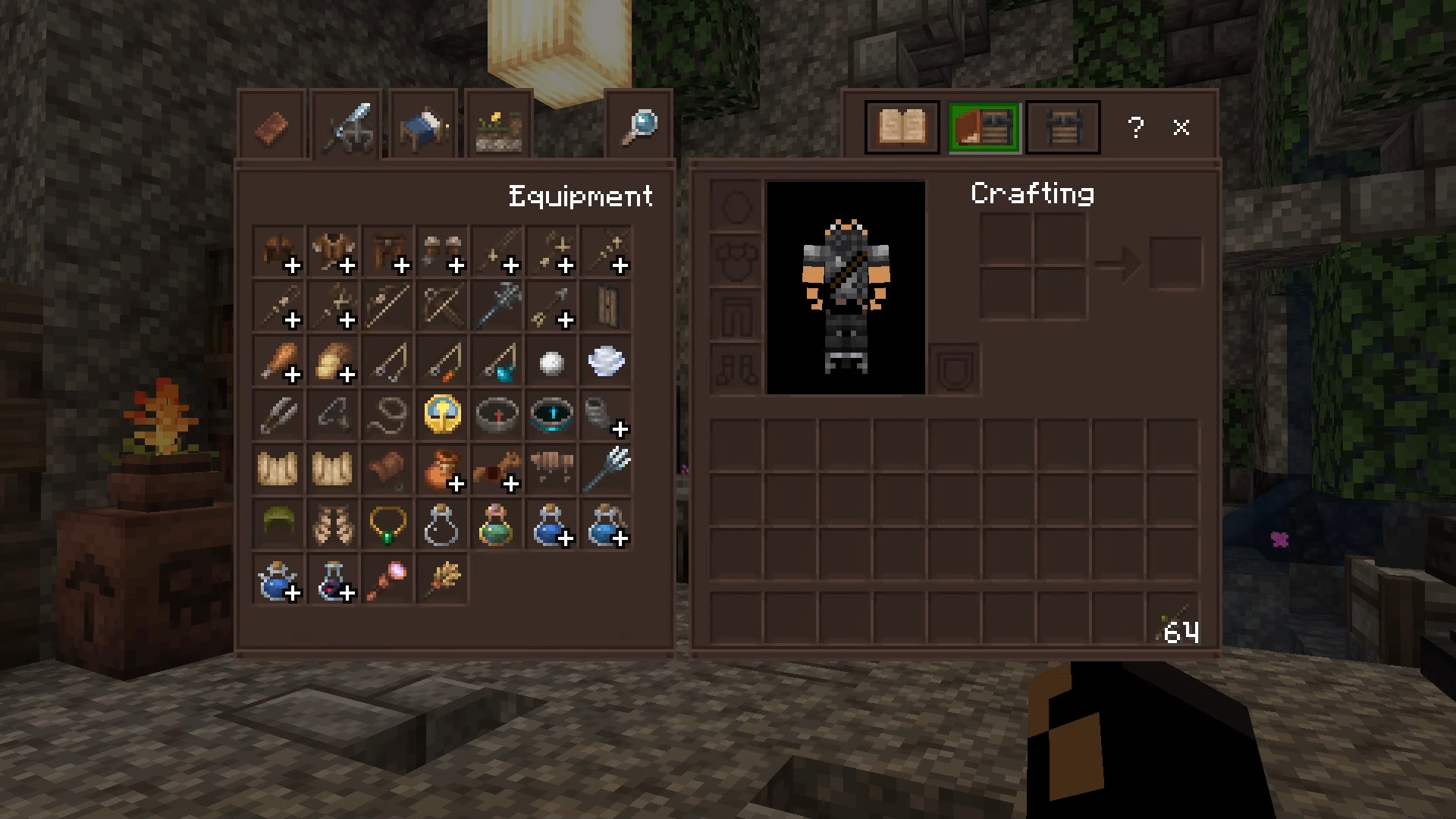Viewport: 1456px width, 819px height.
Task: Choose the golden clock item
Action: click(x=443, y=416)
